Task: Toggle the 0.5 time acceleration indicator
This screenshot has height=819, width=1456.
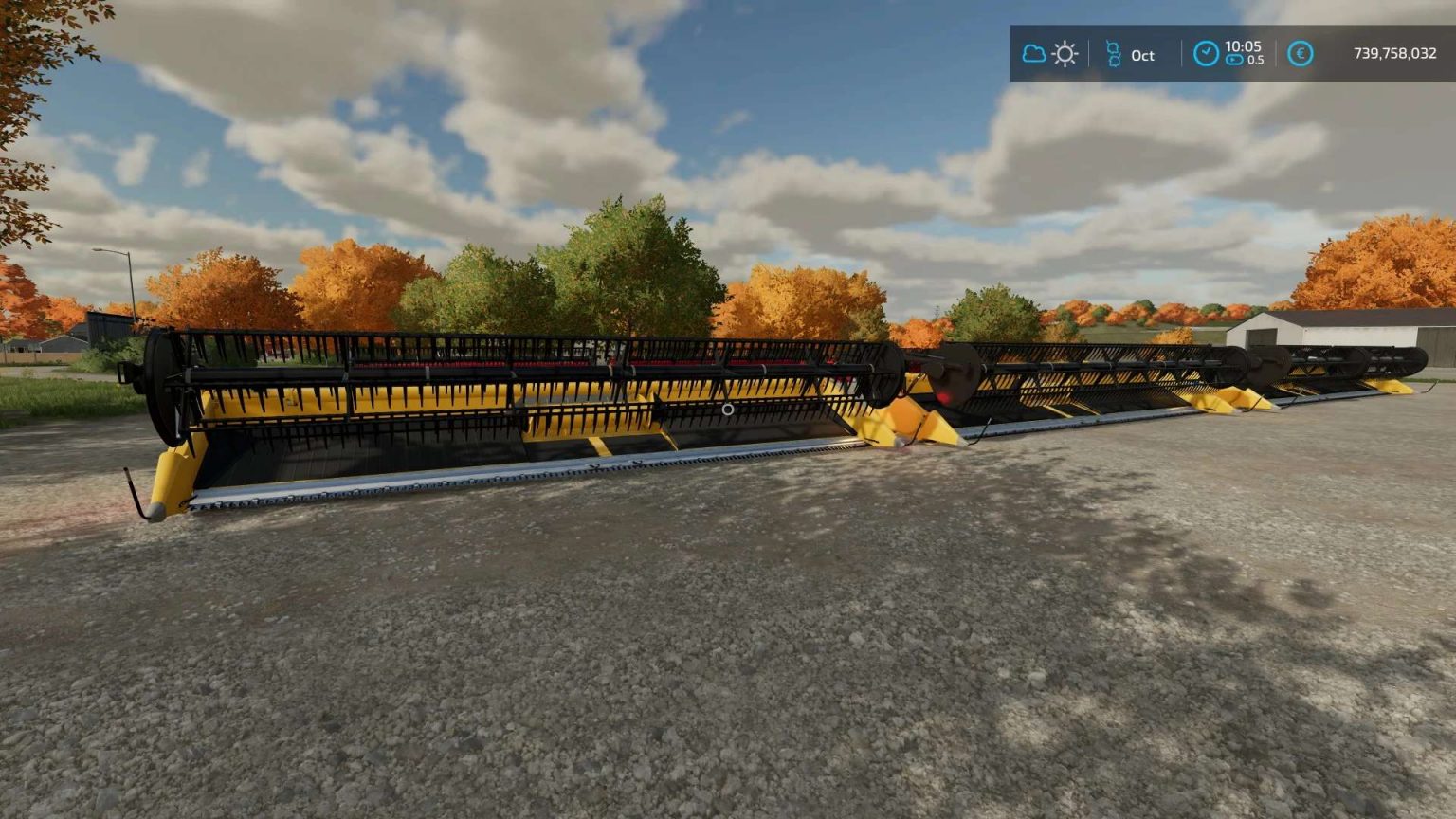Action: pos(1257,60)
